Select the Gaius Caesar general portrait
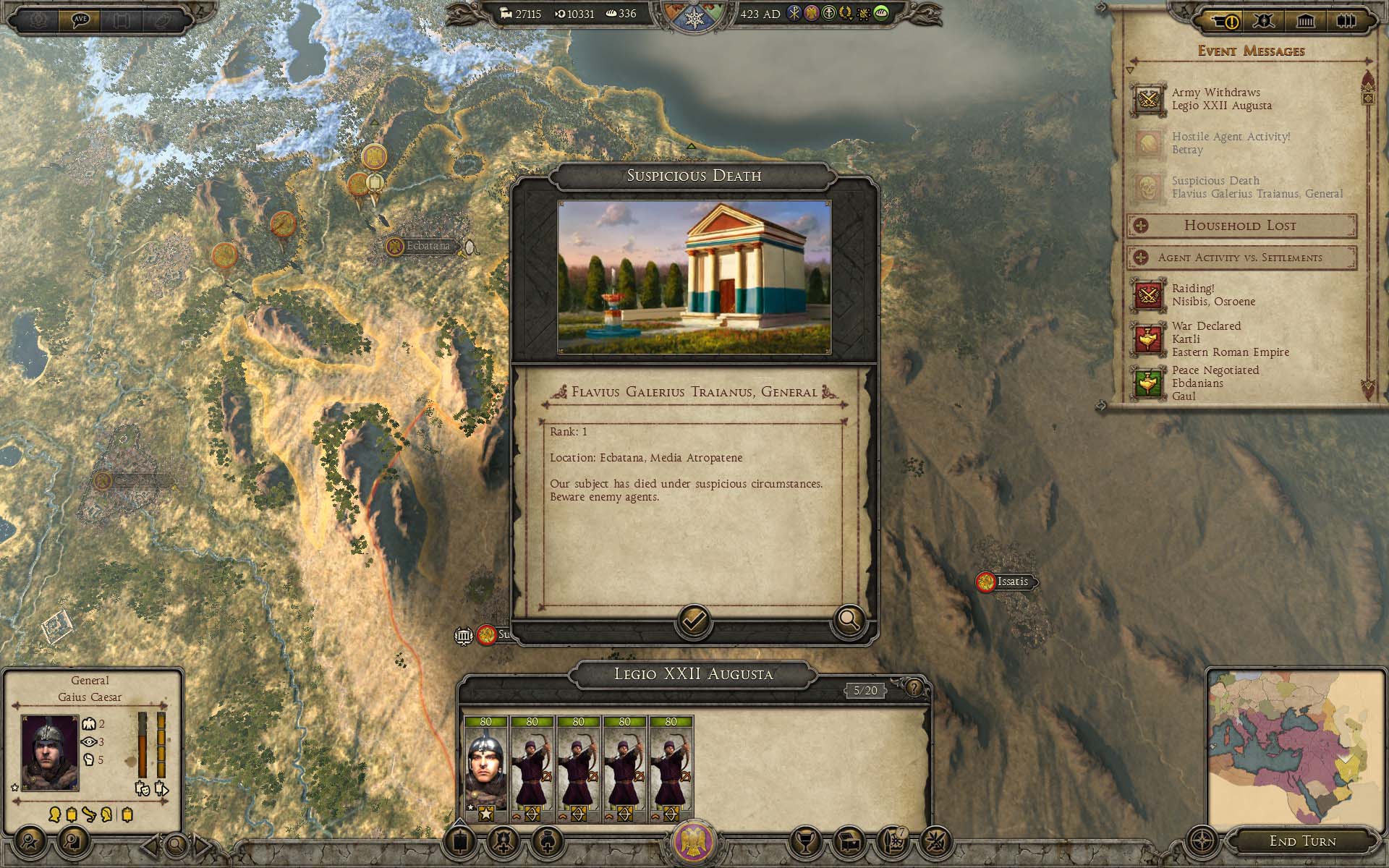 [x=49, y=753]
